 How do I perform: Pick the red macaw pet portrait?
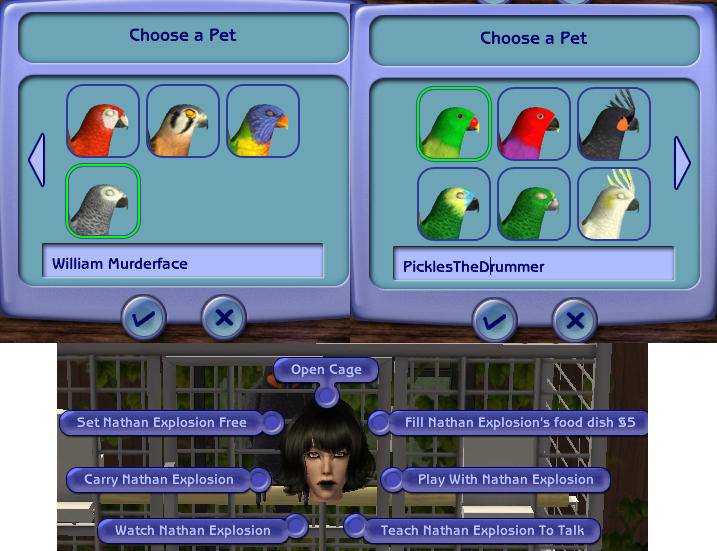(x=103, y=121)
